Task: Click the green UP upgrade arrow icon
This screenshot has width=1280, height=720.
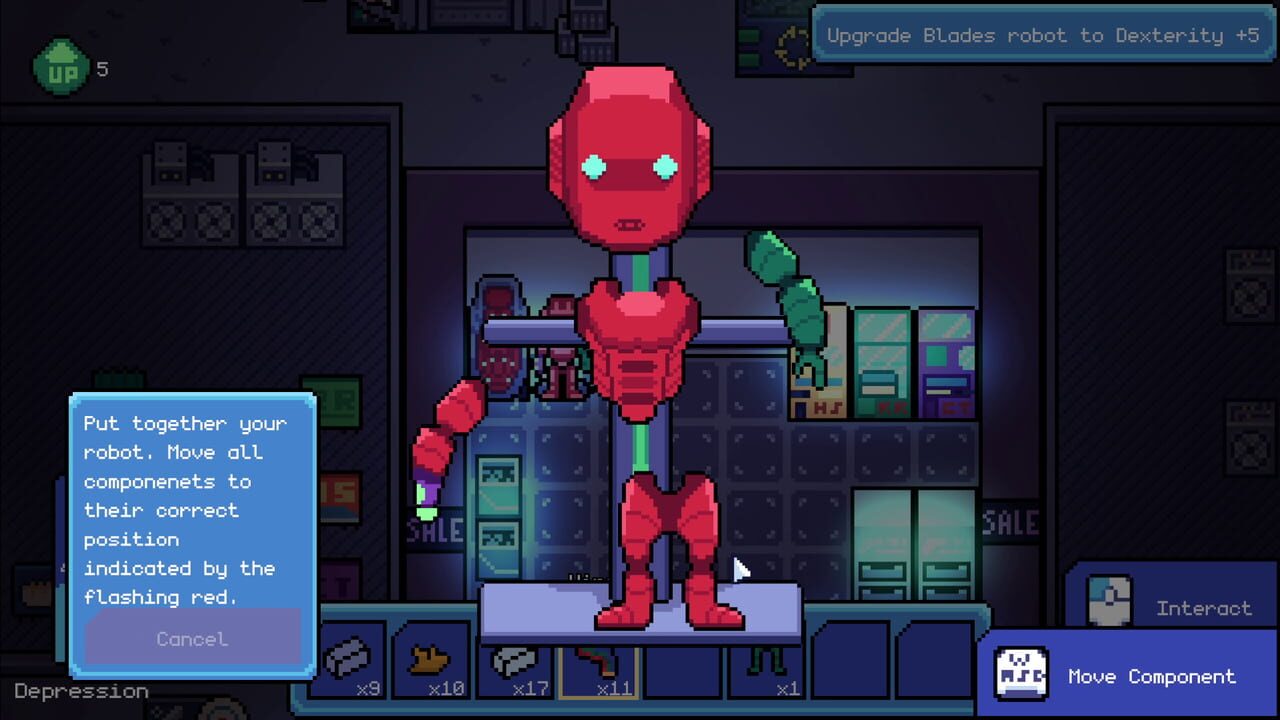Action: pyautogui.click(x=60, y=67)
